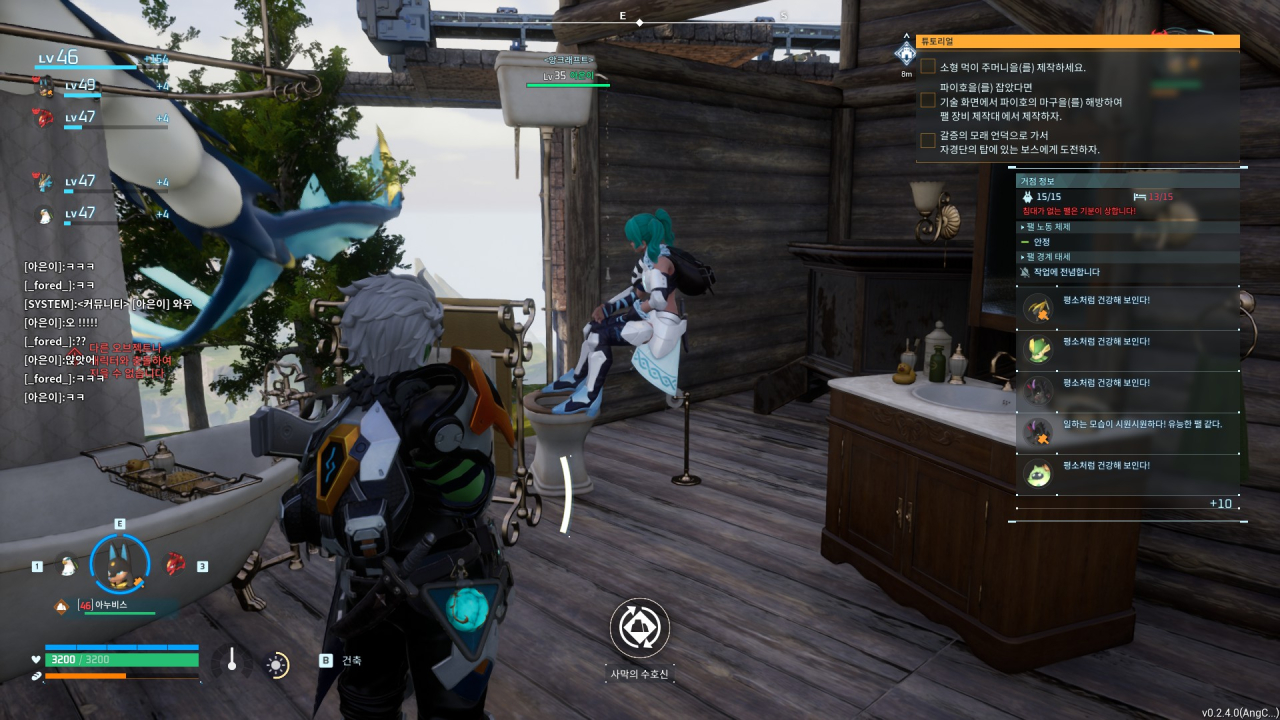Choose the white bird pal in selector
This screenshot has width=1280, height=720.
point(67,566)
